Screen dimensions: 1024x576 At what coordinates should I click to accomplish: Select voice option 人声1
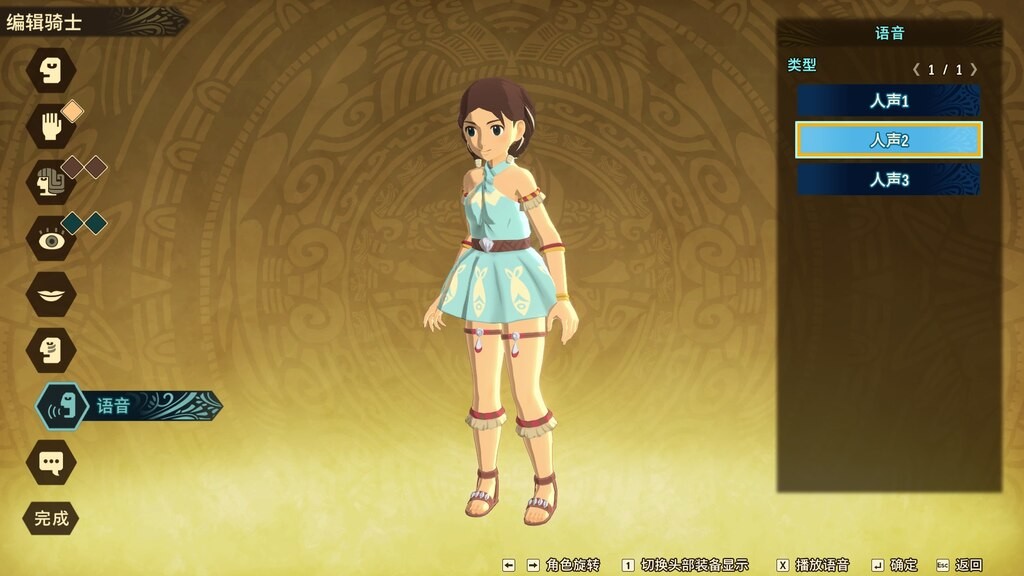(888, 101)
